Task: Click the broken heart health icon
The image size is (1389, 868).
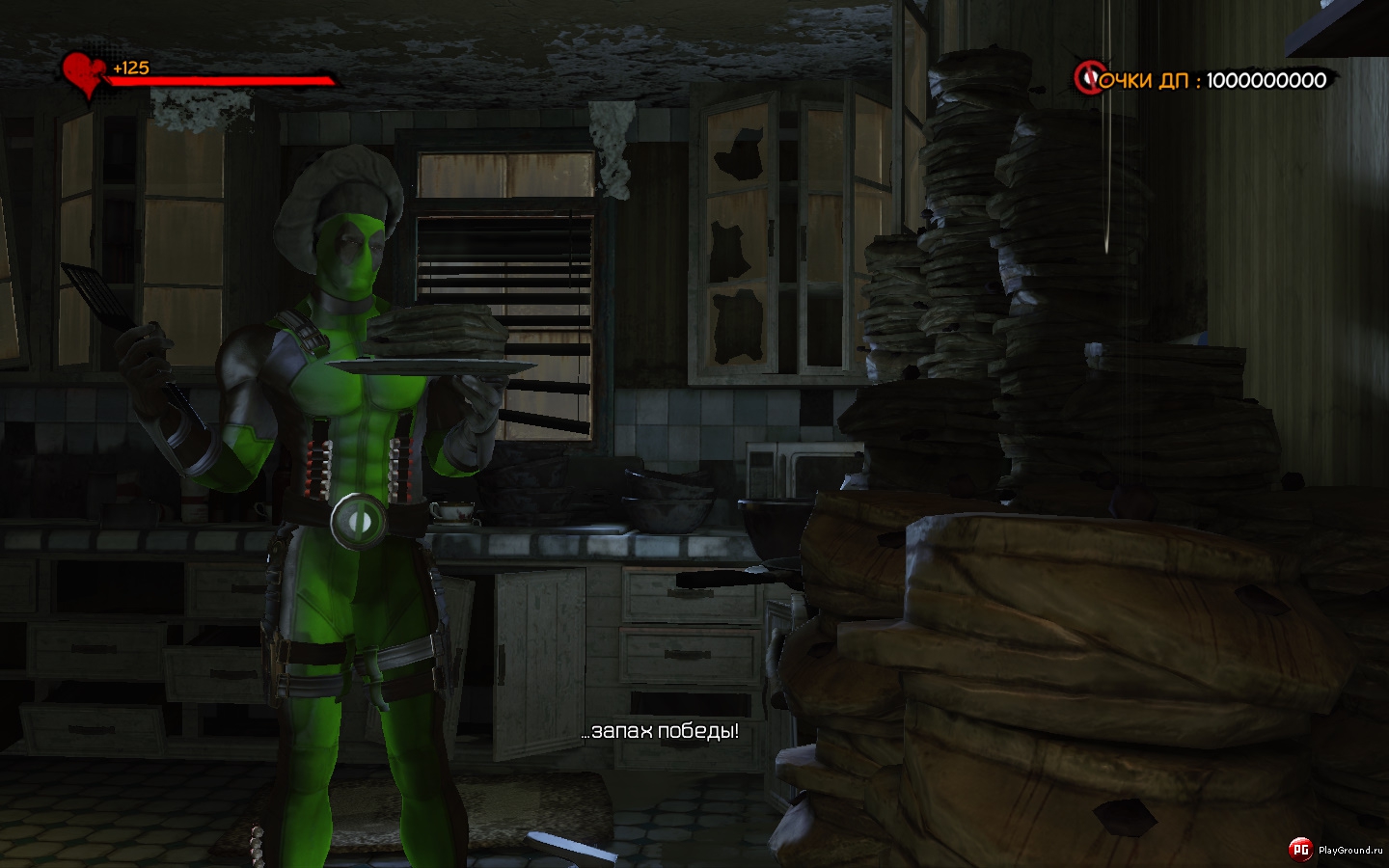Action: (81, 74)
